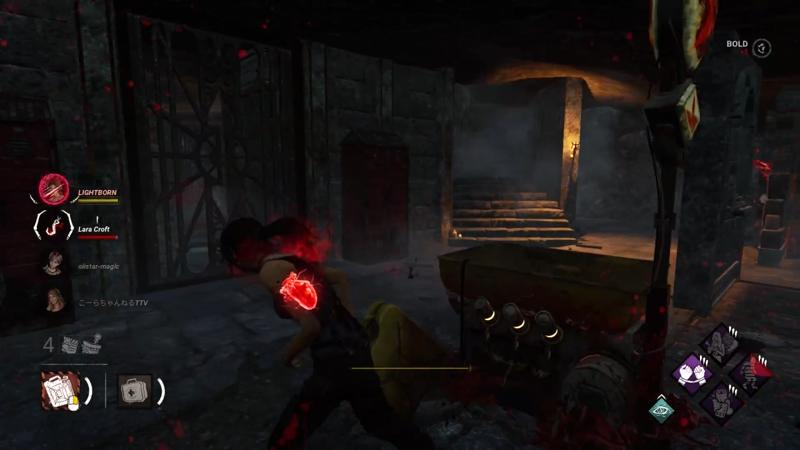
Task: Select the medkit item slot
Action: [134, 389]
